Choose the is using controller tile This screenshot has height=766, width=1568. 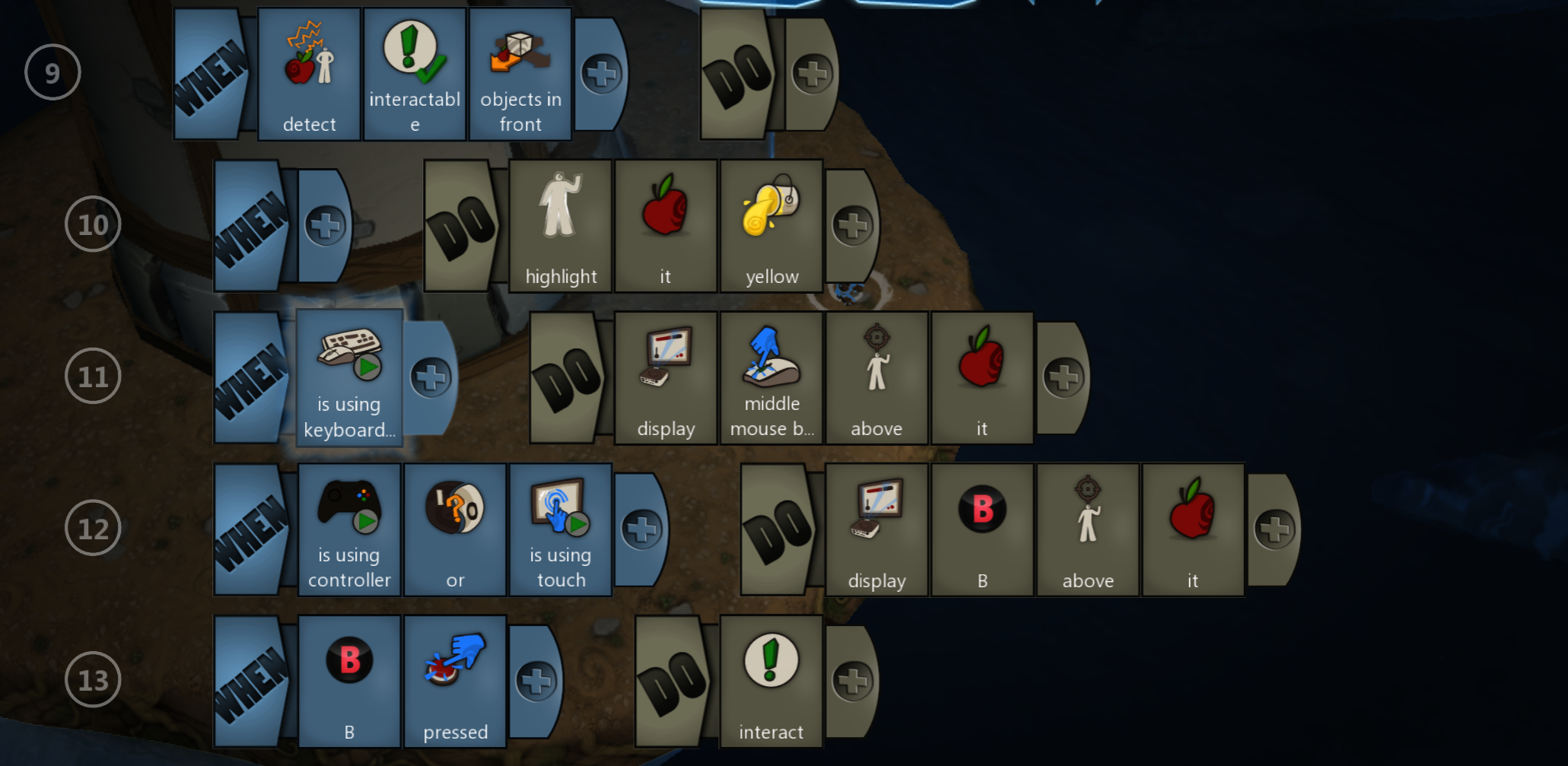(349, 529)
